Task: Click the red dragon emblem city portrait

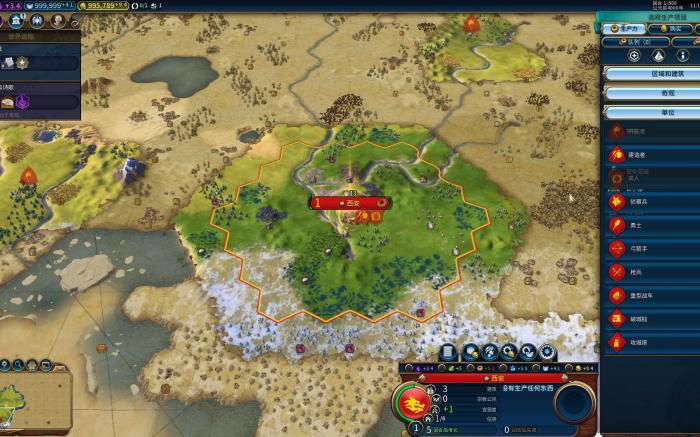Action: [411, 405]
